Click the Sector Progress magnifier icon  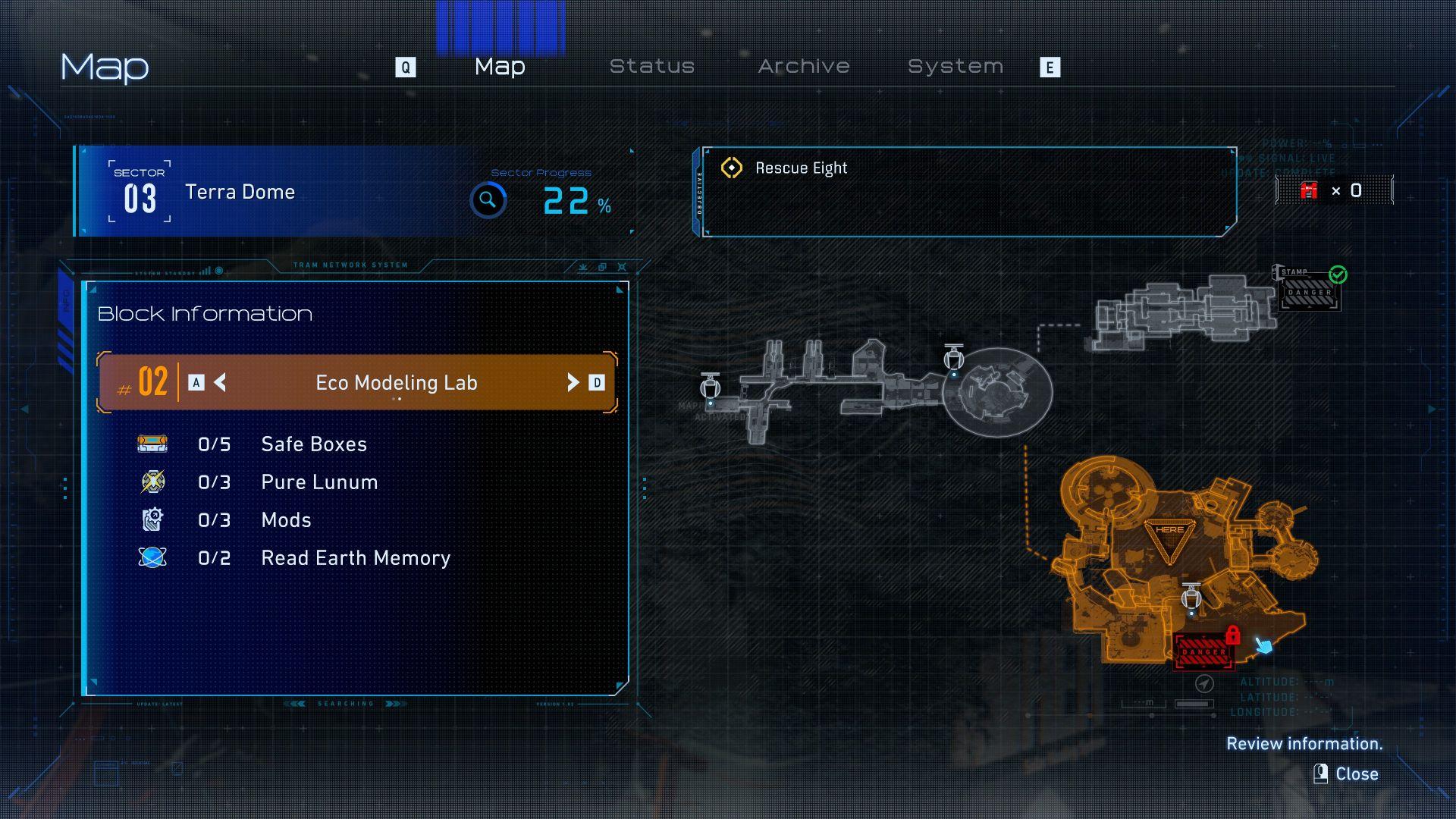pyautogui.click(x=488, y=200)
